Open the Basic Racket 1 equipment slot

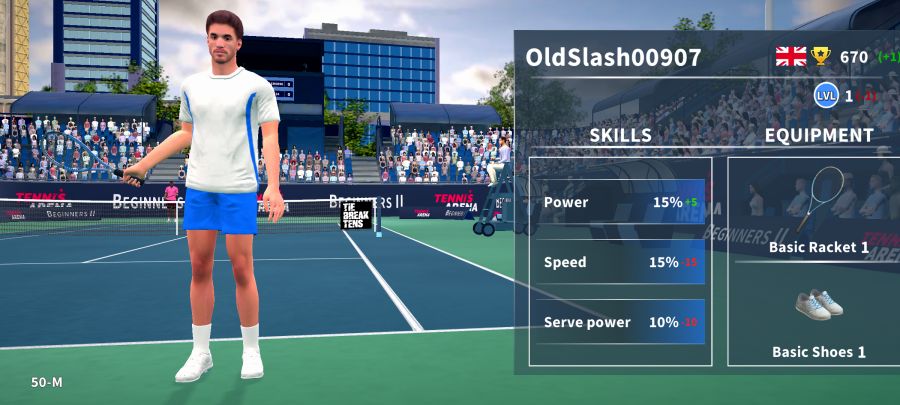818,210
